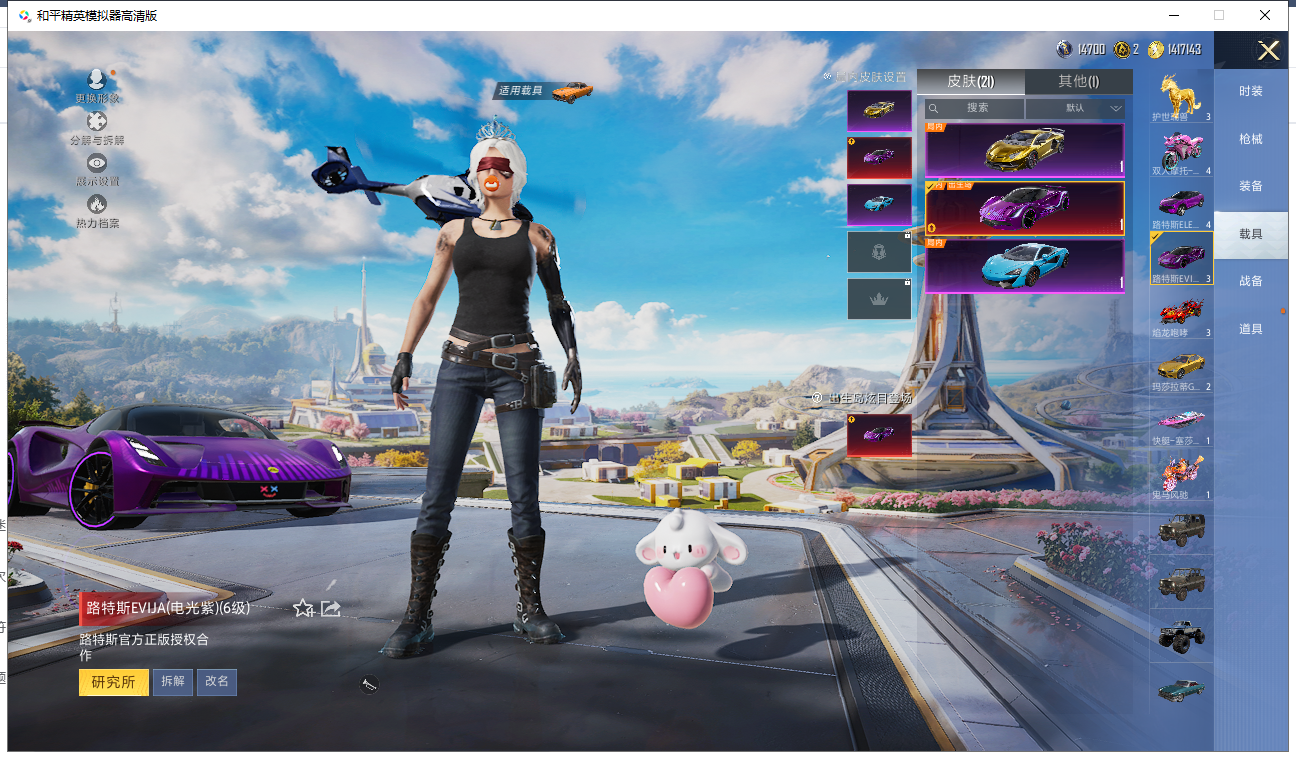Switch to the 其他(1) tab
Screen dimensions: 1296x759
1078,82
